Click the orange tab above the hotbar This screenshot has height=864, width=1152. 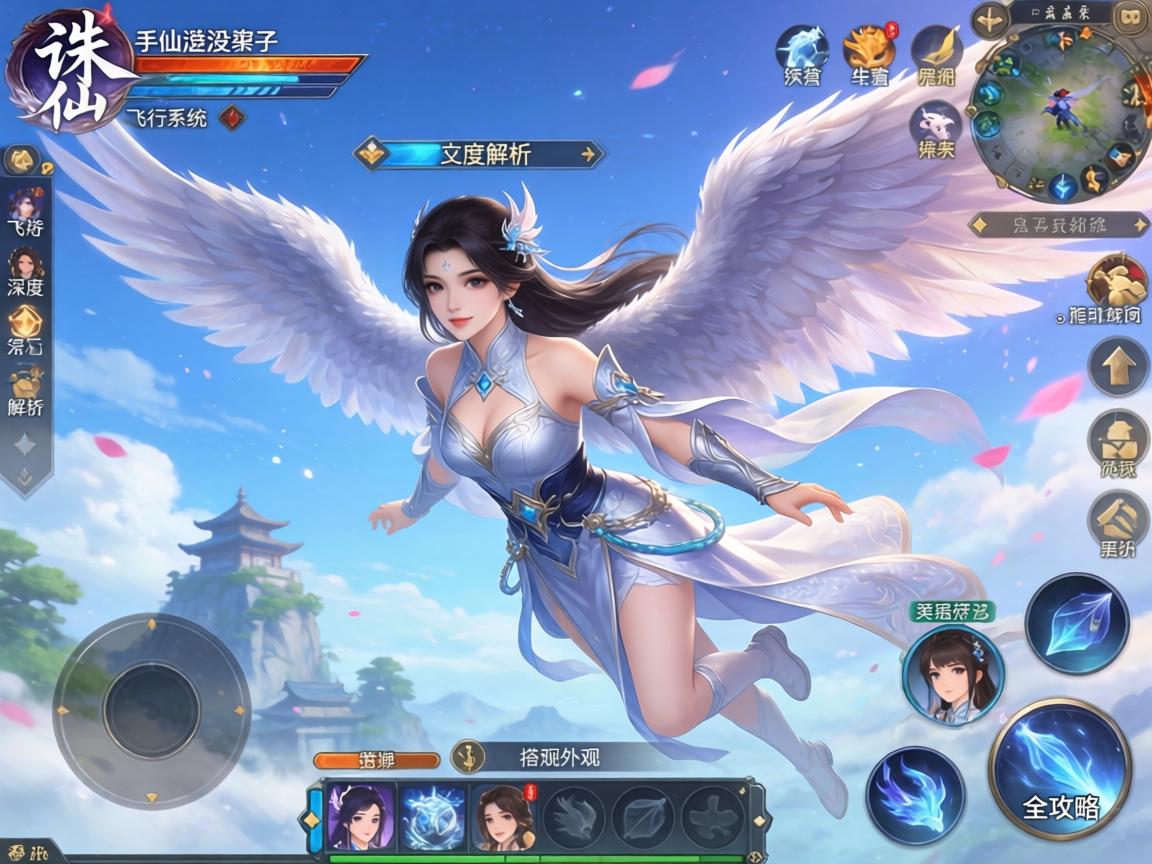[376, 760]
